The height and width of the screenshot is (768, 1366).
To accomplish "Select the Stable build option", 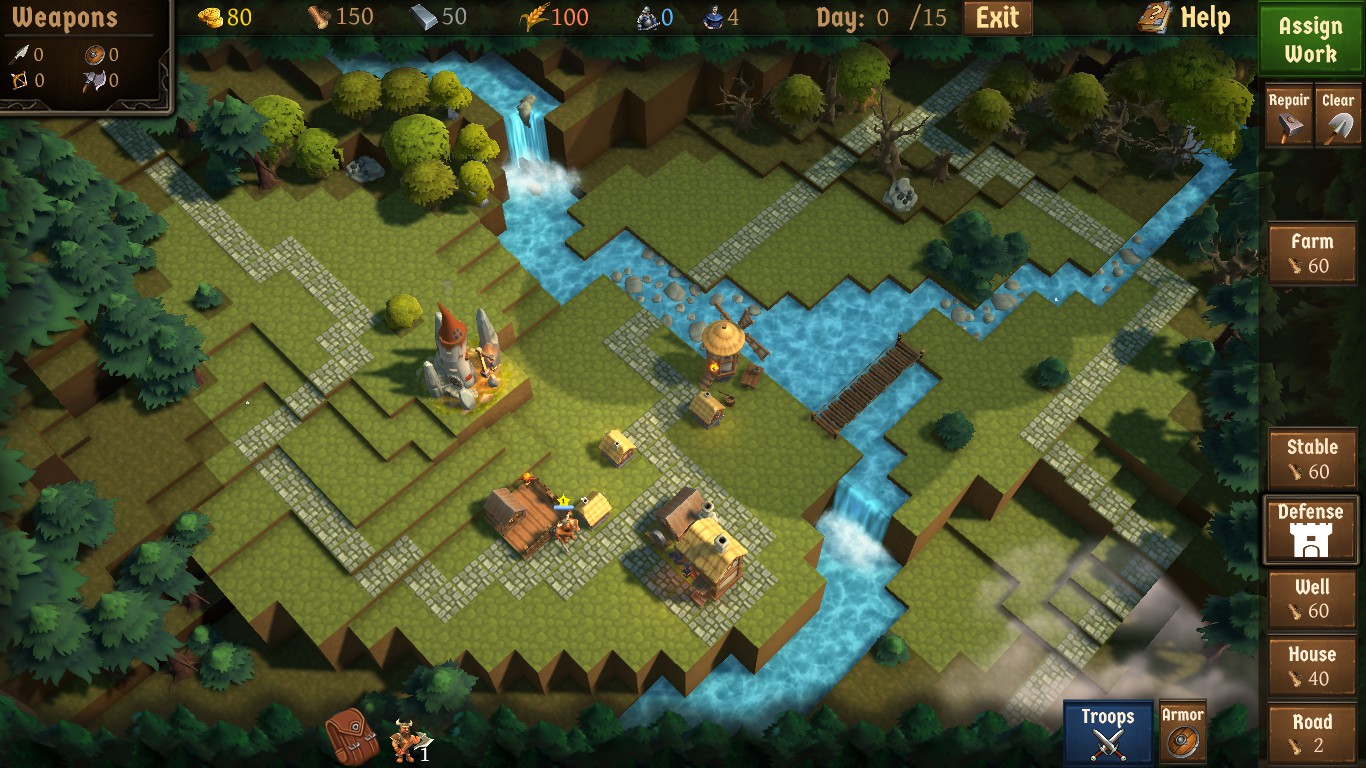I will coord(1311,459).
